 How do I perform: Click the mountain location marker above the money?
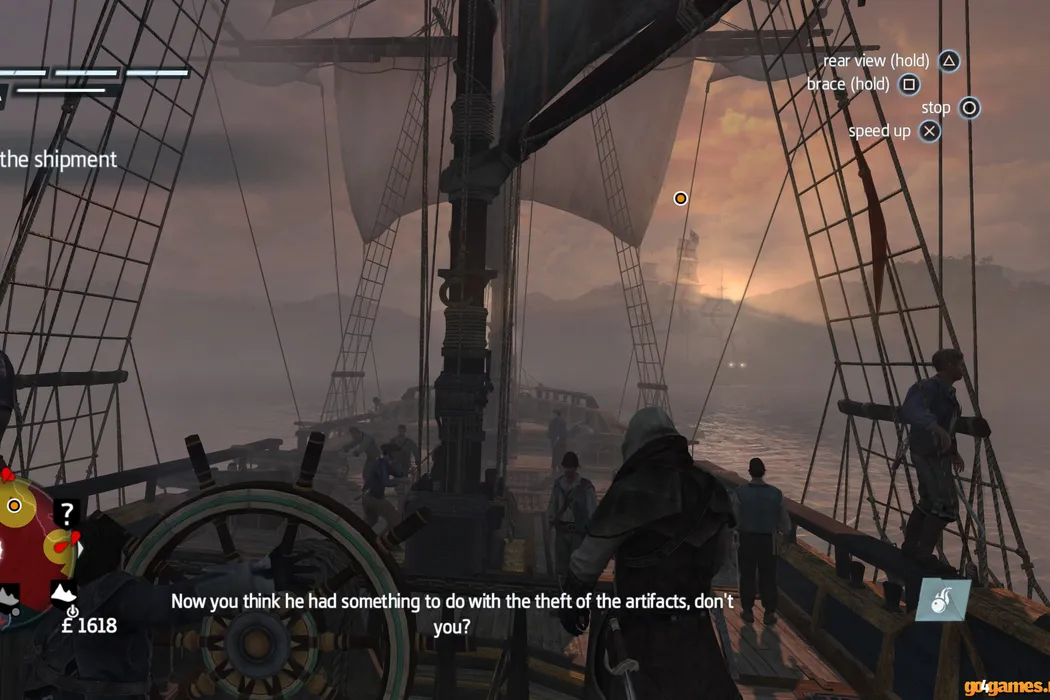(x=64, y=593)
